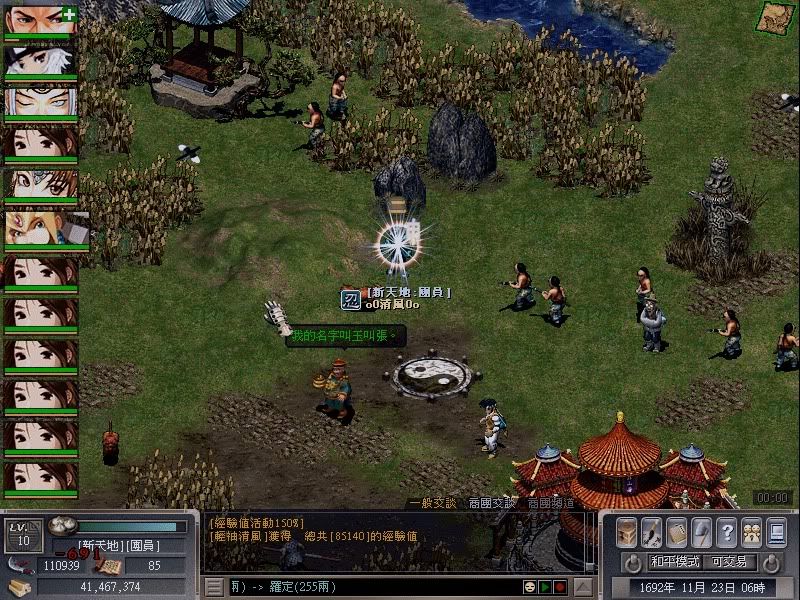Image resolution: width=800 pixels, height=600 pixels.
Task: Open the world map scroll icon
Action: [773, 17]
